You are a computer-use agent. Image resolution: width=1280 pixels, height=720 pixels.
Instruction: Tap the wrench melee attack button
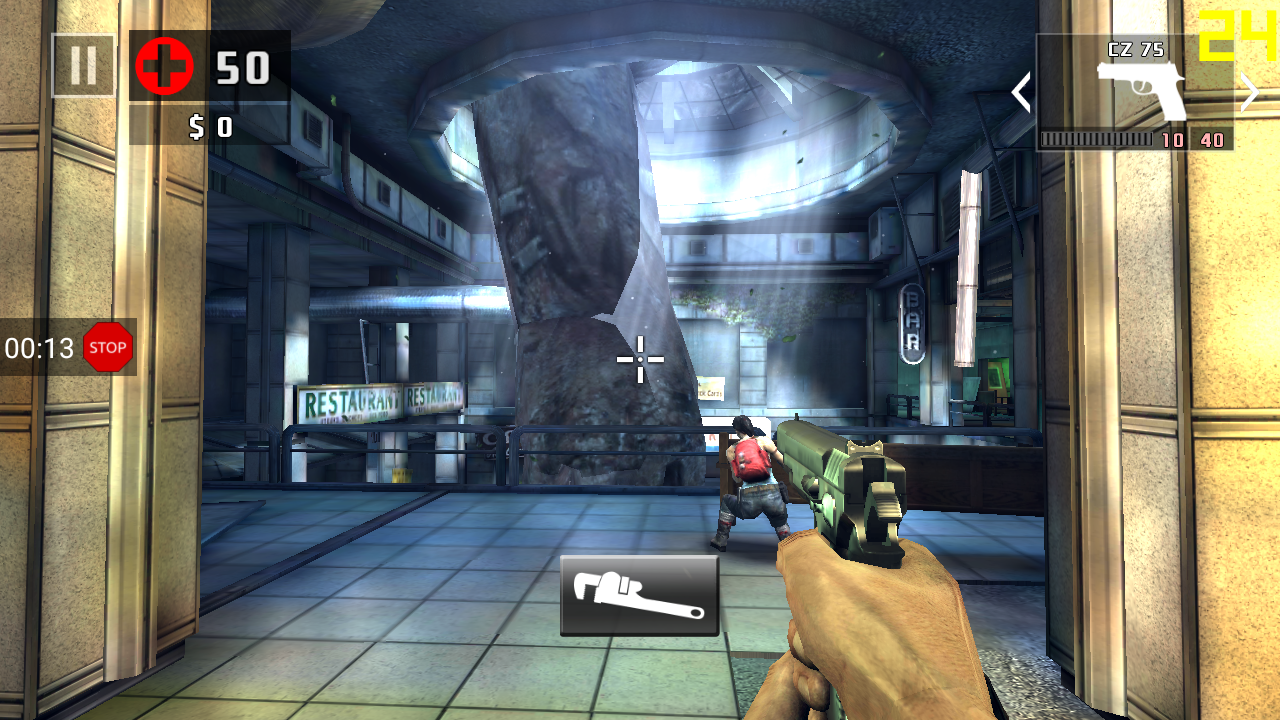pos(639,595)
